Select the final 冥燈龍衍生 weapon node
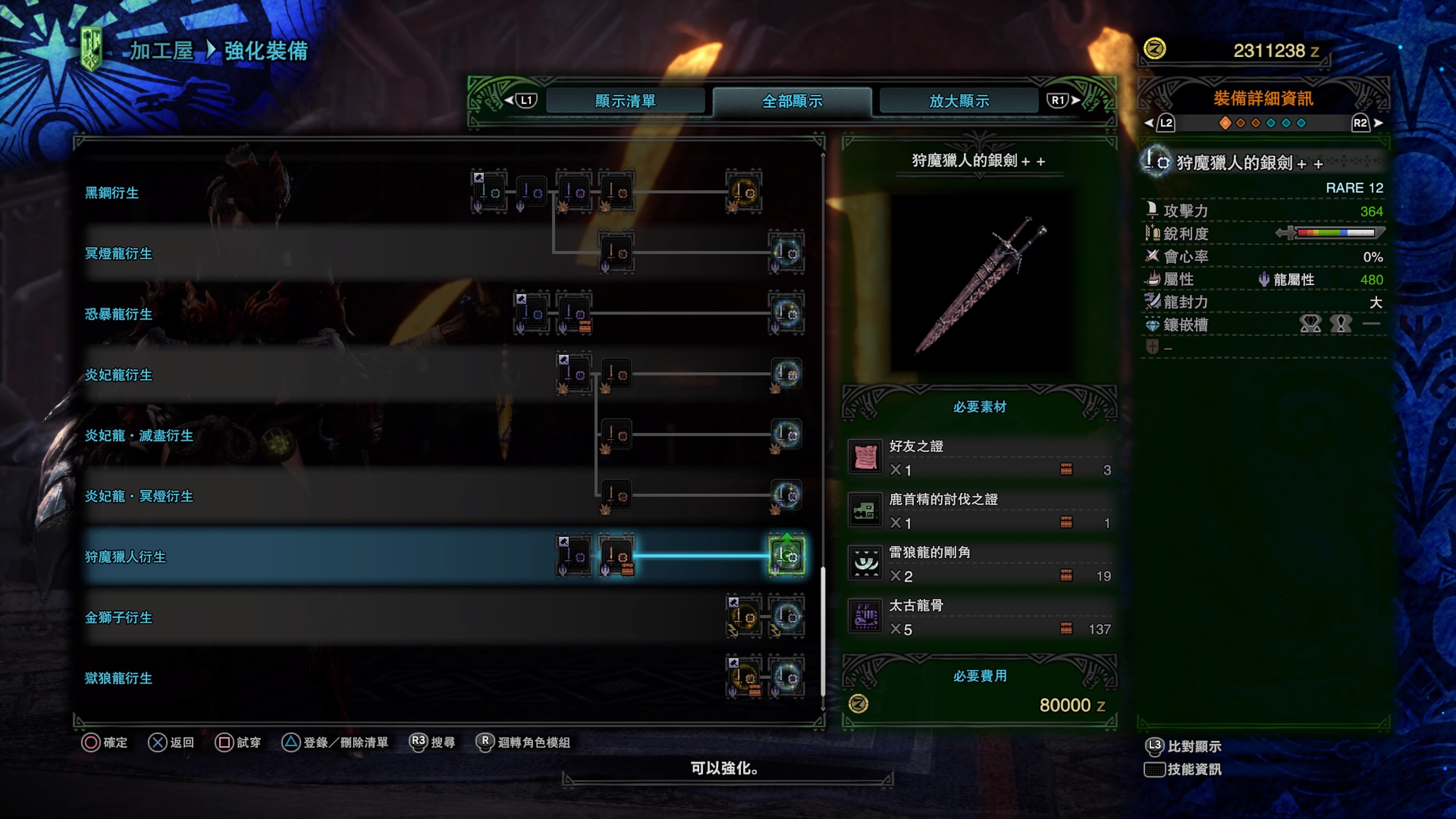The height and width of the screenshot is (819, 1456). pos(786,253)
